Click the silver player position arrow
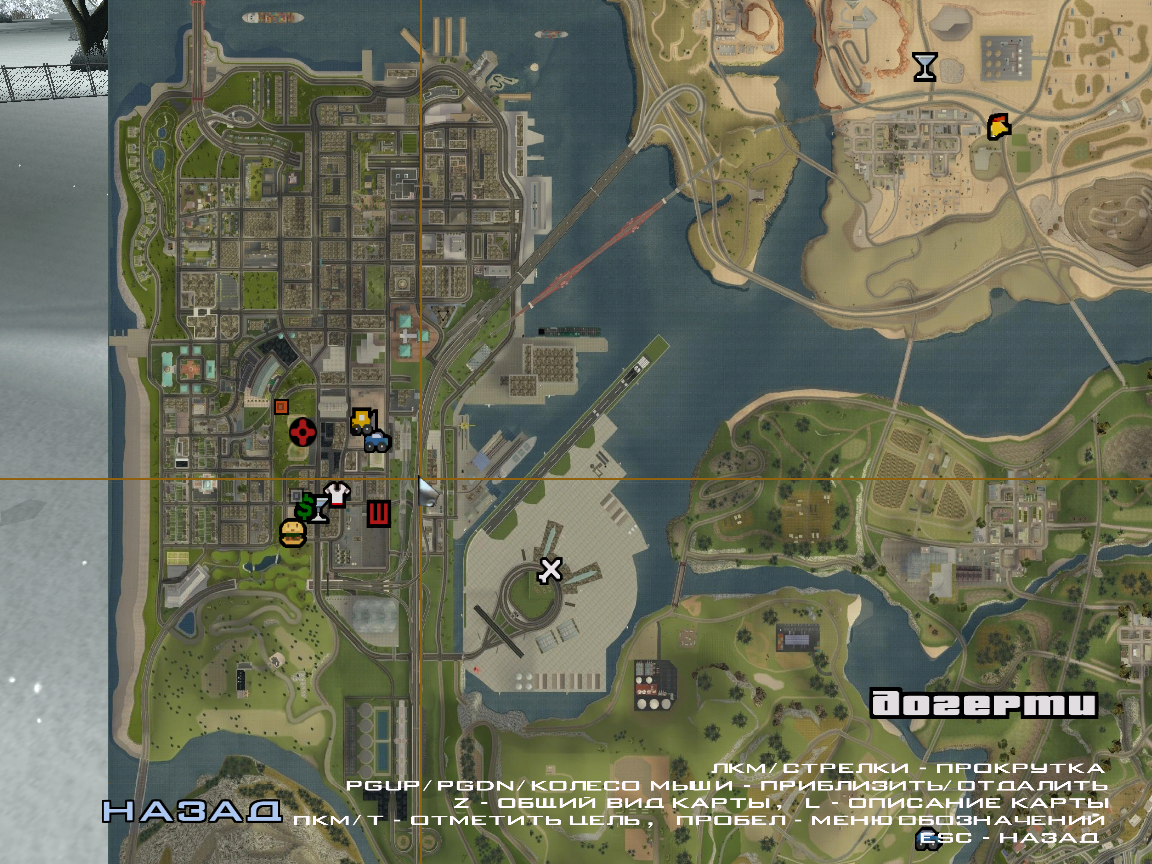The image size is (1152, 864). 428,492
